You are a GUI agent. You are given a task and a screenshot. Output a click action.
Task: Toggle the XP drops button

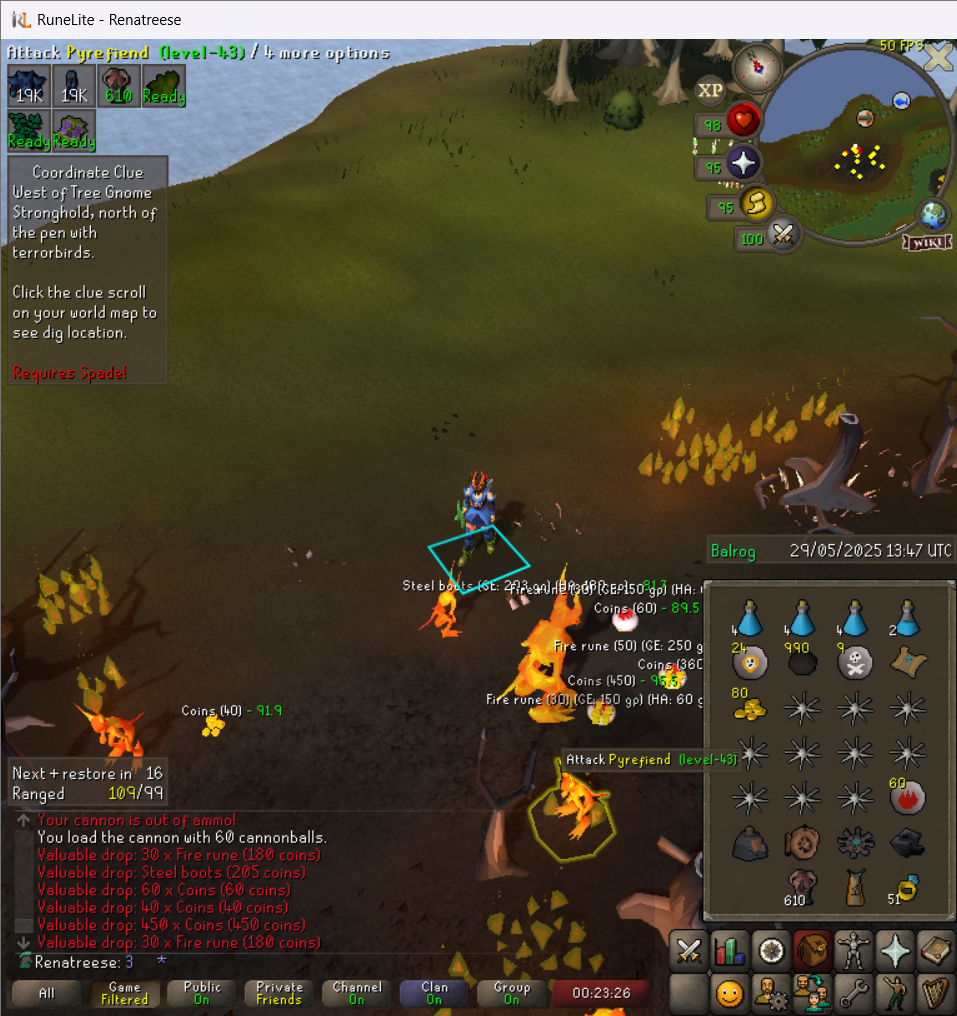pos(710,91)
